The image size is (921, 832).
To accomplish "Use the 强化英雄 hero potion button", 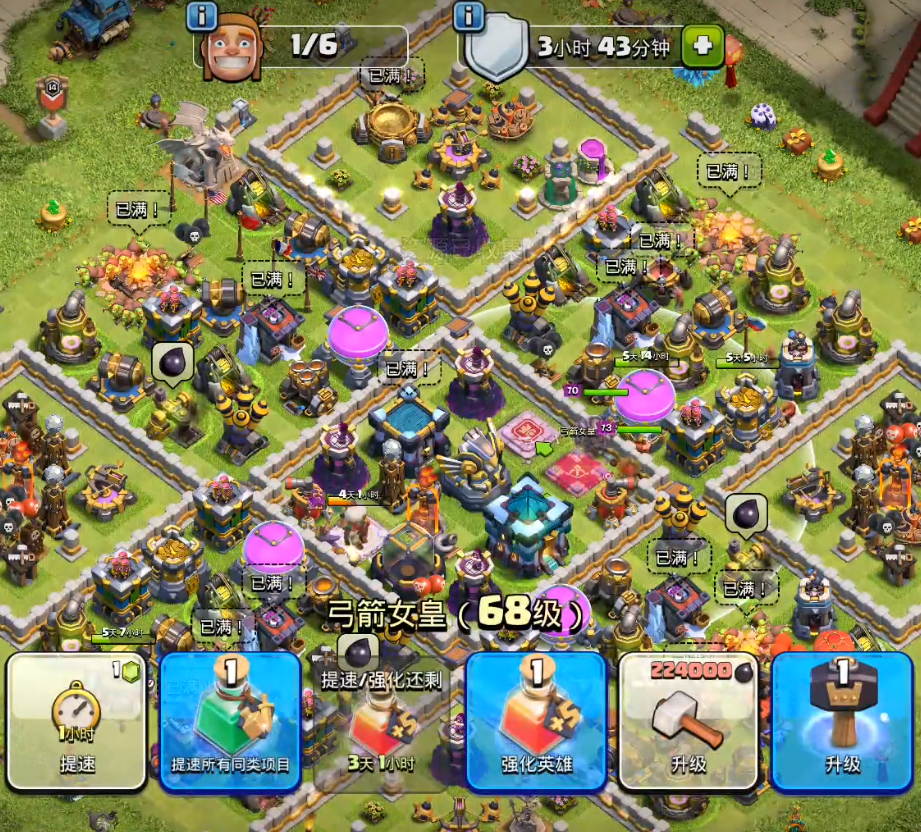I will 537,720.
